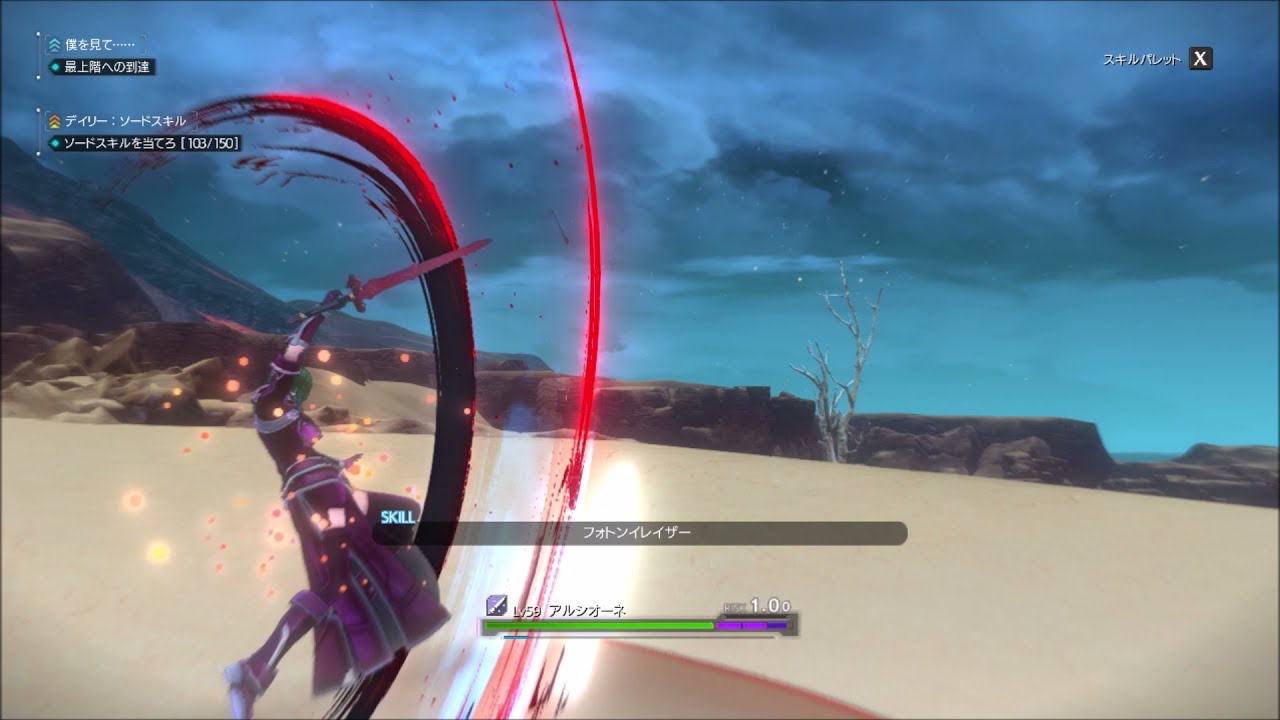The height and width of the screenshot is (720, 1280).
Task: Open the スキルパレット skill palette label
Action: point(1141,59)
